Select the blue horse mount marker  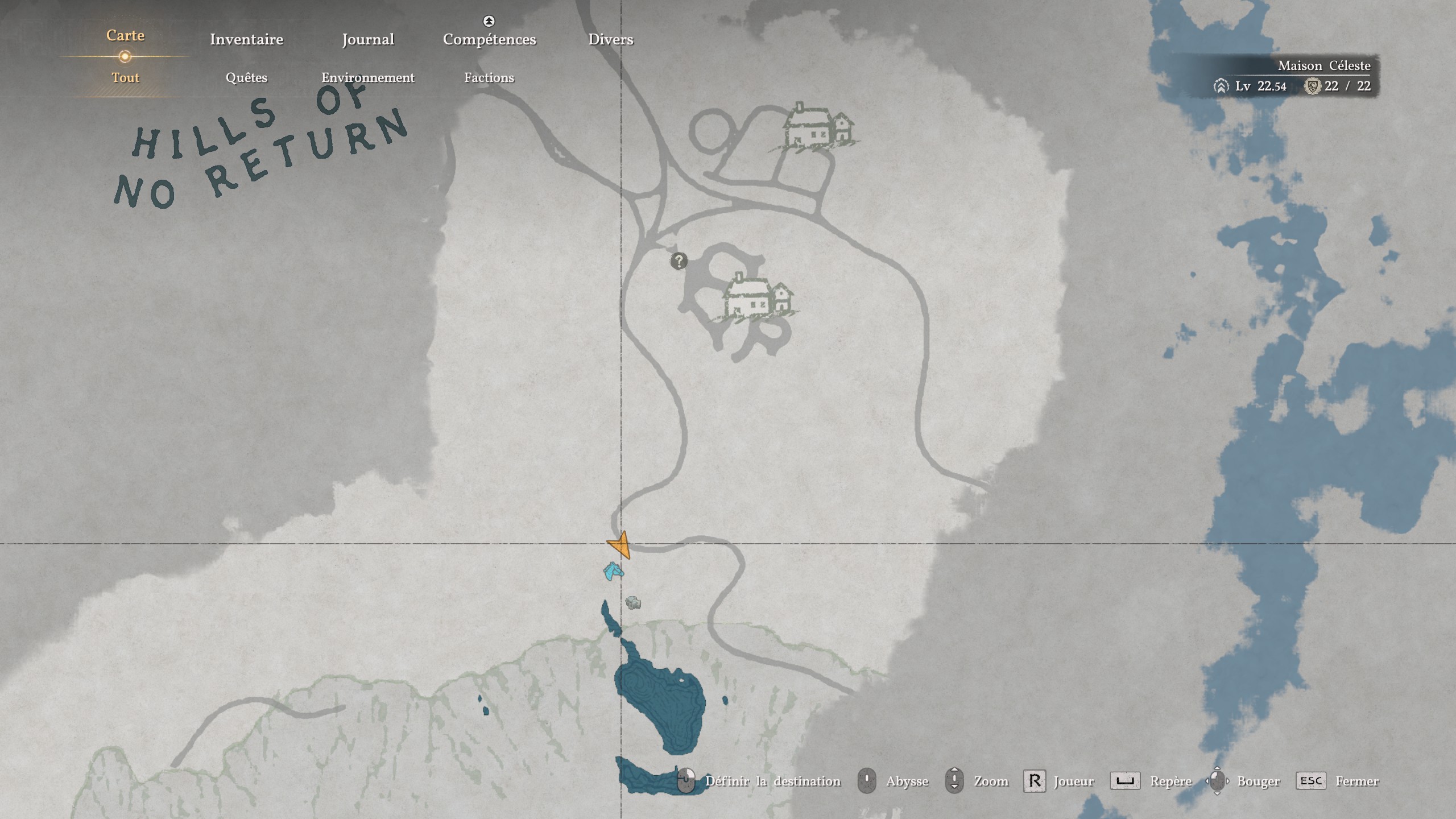point(613,571)
